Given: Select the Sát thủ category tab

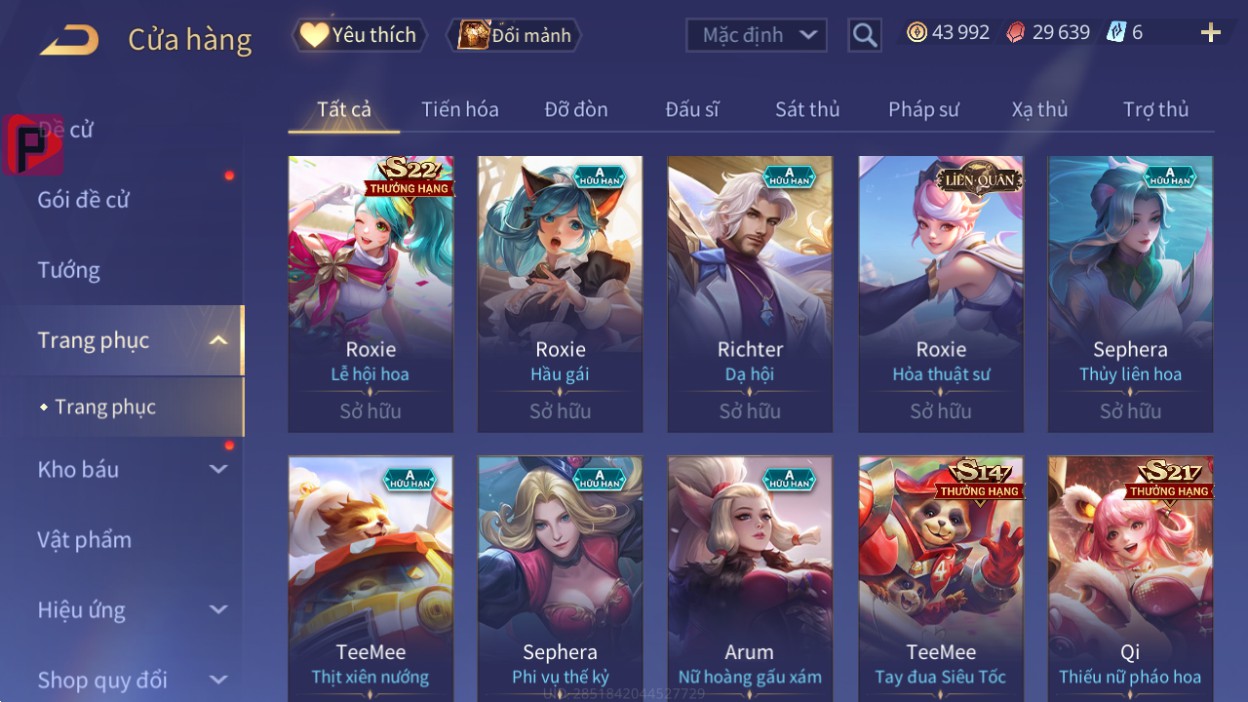Looking at the screenshot, I should click(x=807, y=109).
